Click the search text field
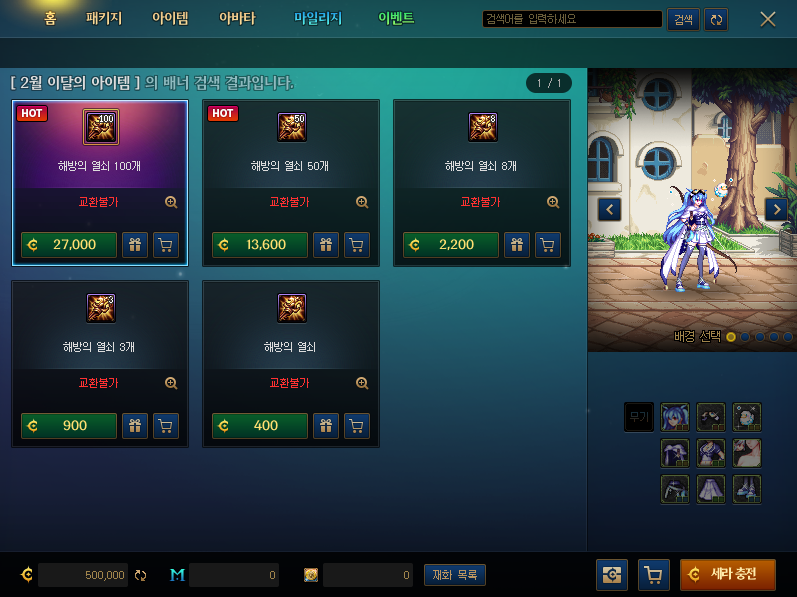 [x=571, y=19]
